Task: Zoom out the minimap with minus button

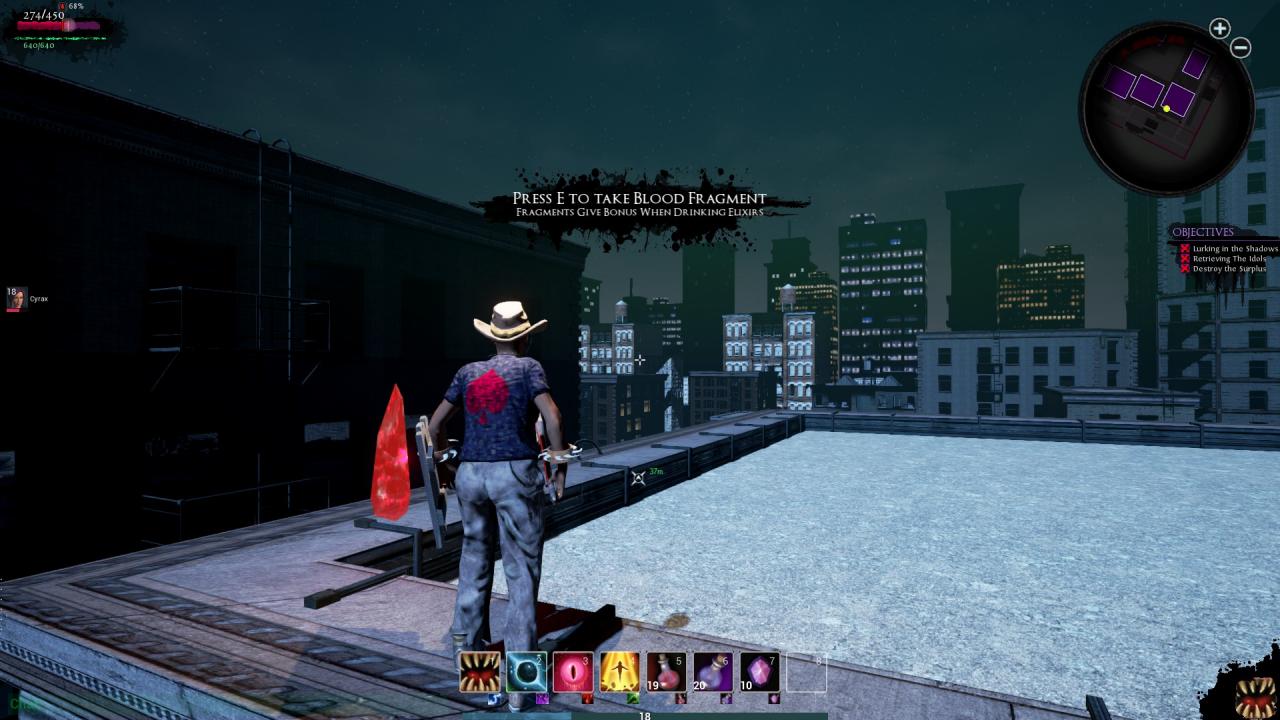Action: [x=1240, y=47]
